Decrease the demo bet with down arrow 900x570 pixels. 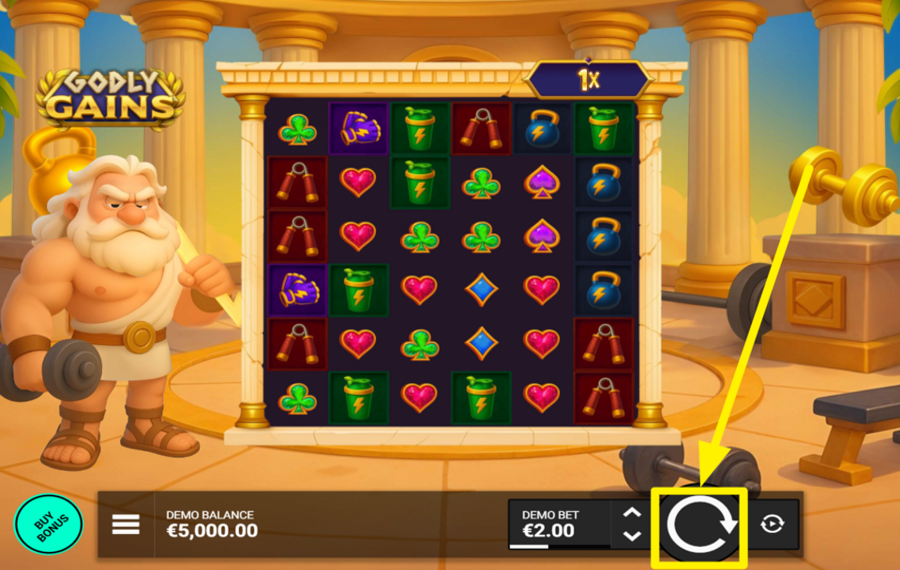tap(632, 536)
